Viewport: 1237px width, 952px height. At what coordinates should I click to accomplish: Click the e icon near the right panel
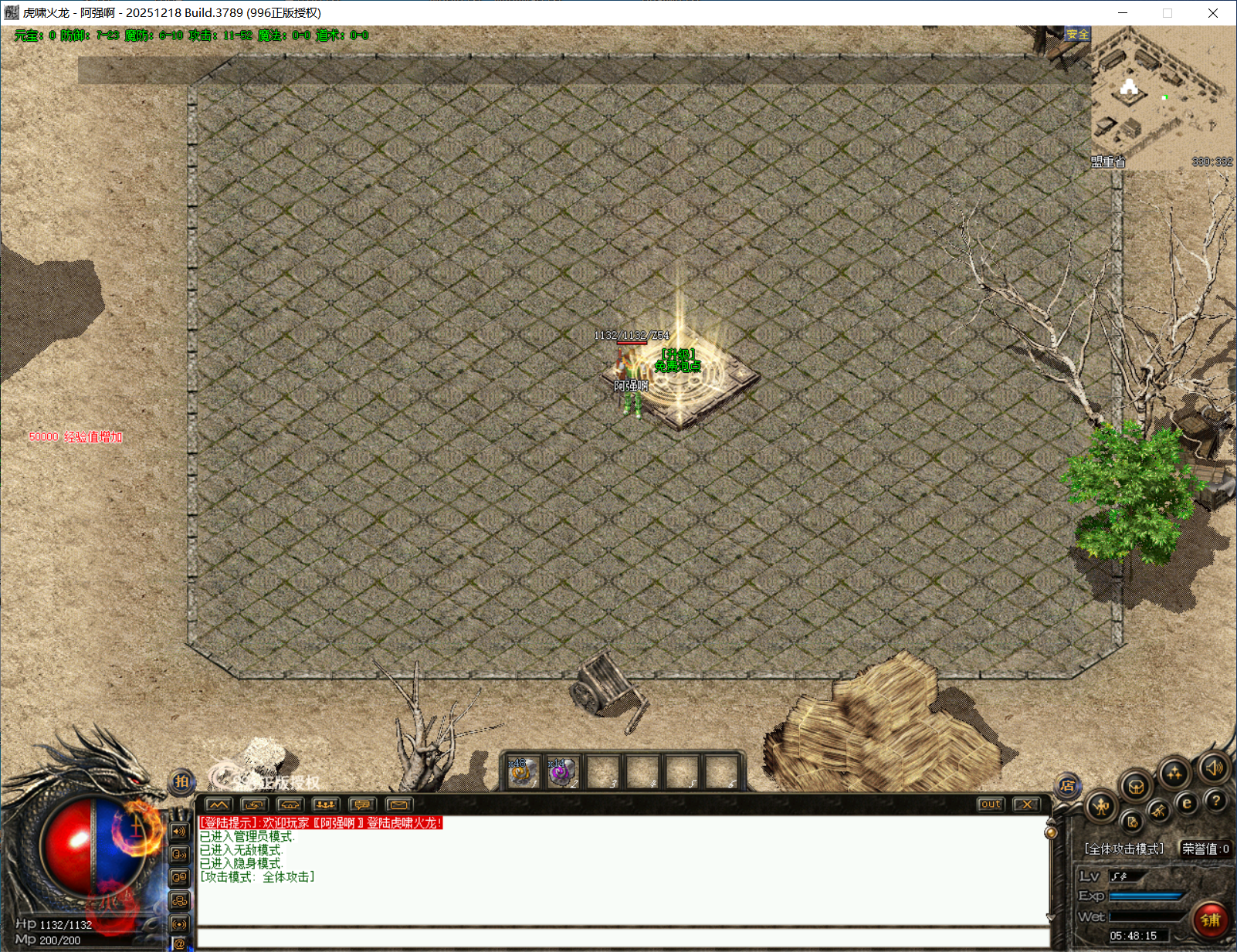1187,802
